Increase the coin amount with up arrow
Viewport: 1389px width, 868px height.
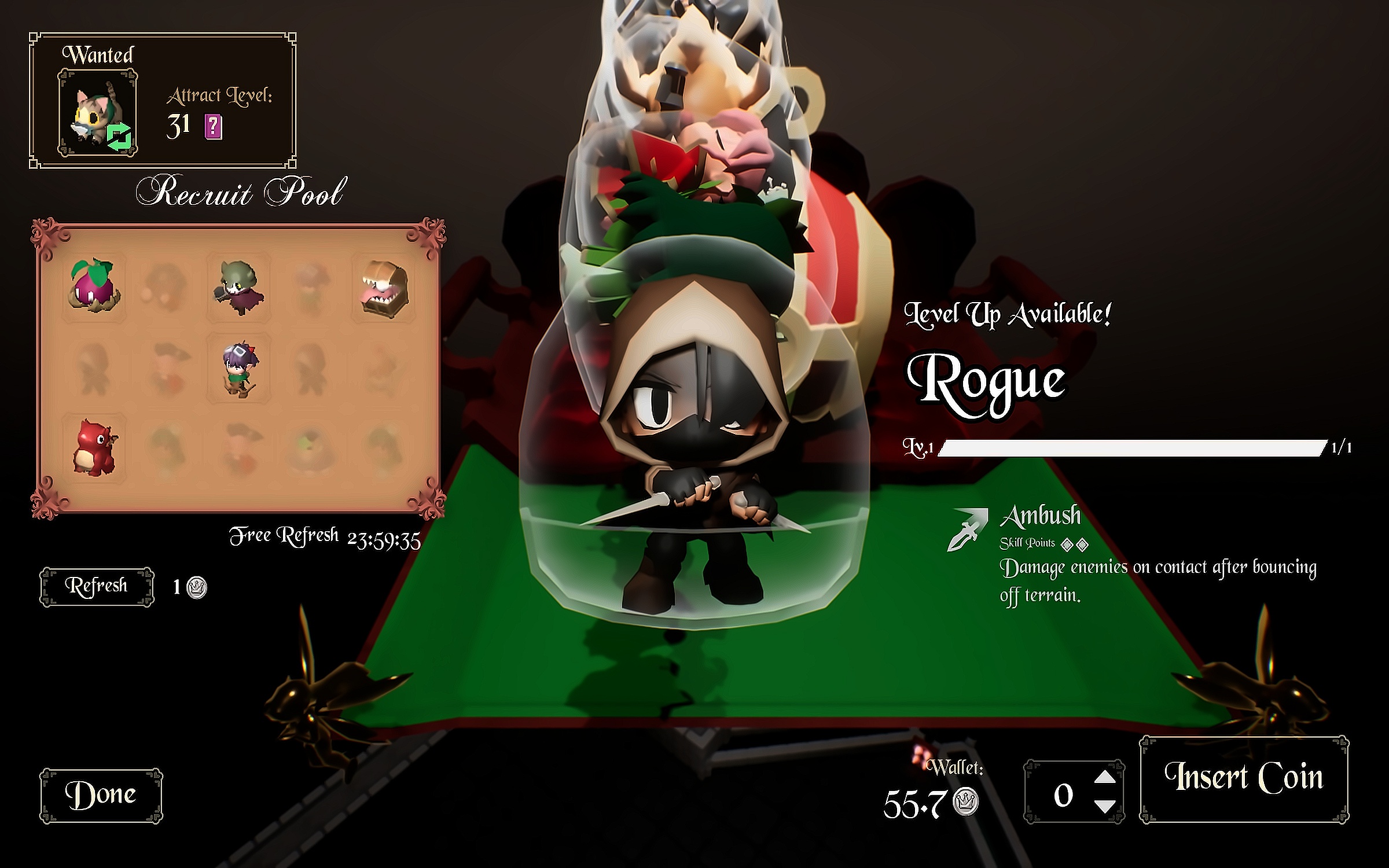(1105, 777)
